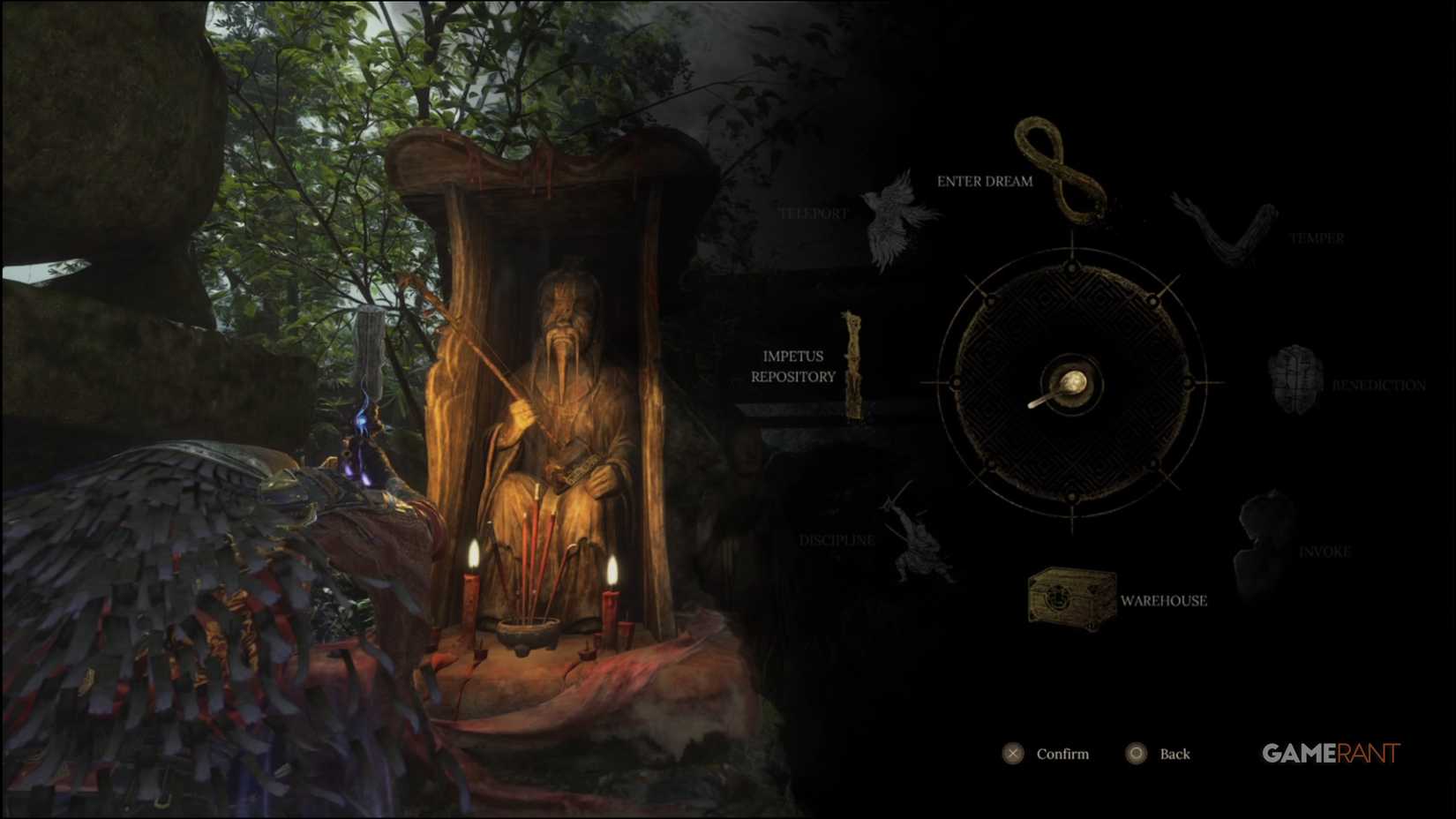This screenshot has height=819, width=1456.
Task: Select the Warehouse menu entry
Action: [1163, 601]
